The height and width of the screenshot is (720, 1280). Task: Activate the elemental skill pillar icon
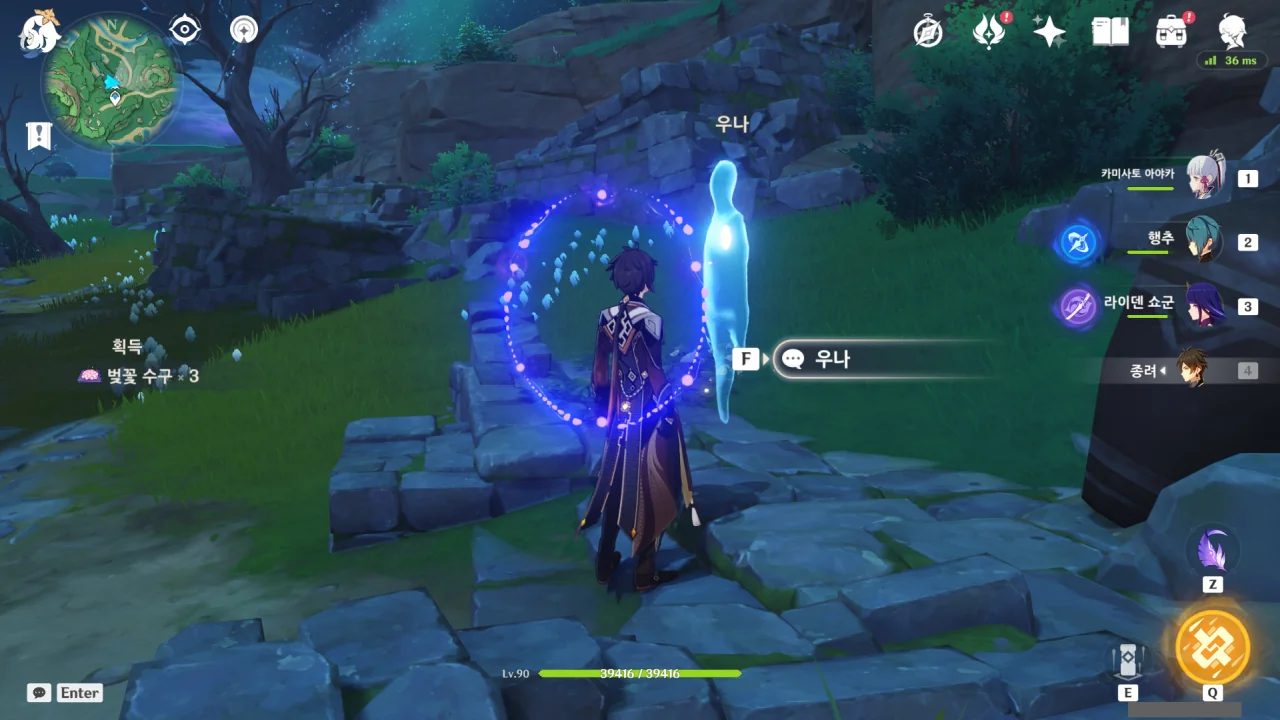click(1127, 660)
